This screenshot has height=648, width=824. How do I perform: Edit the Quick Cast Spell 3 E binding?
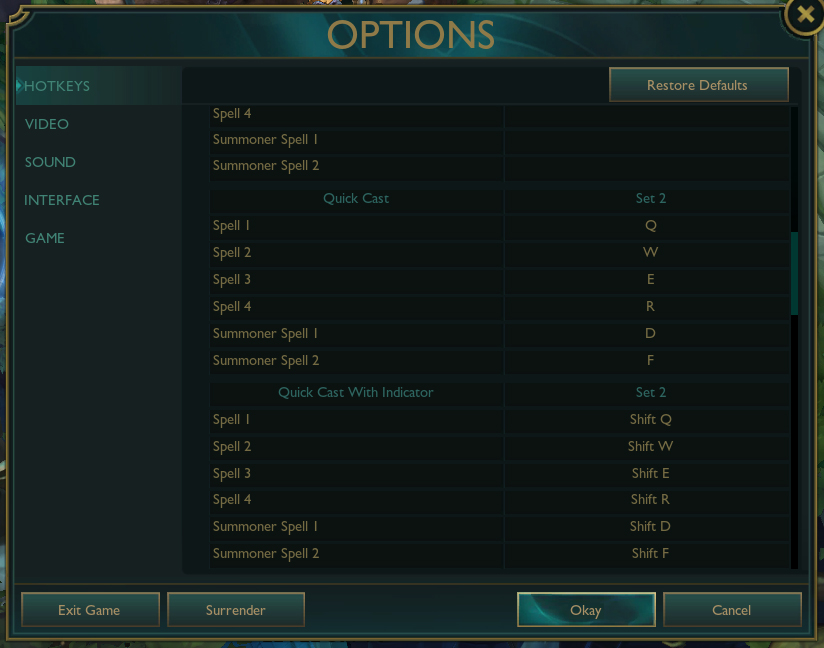point(651,280)
